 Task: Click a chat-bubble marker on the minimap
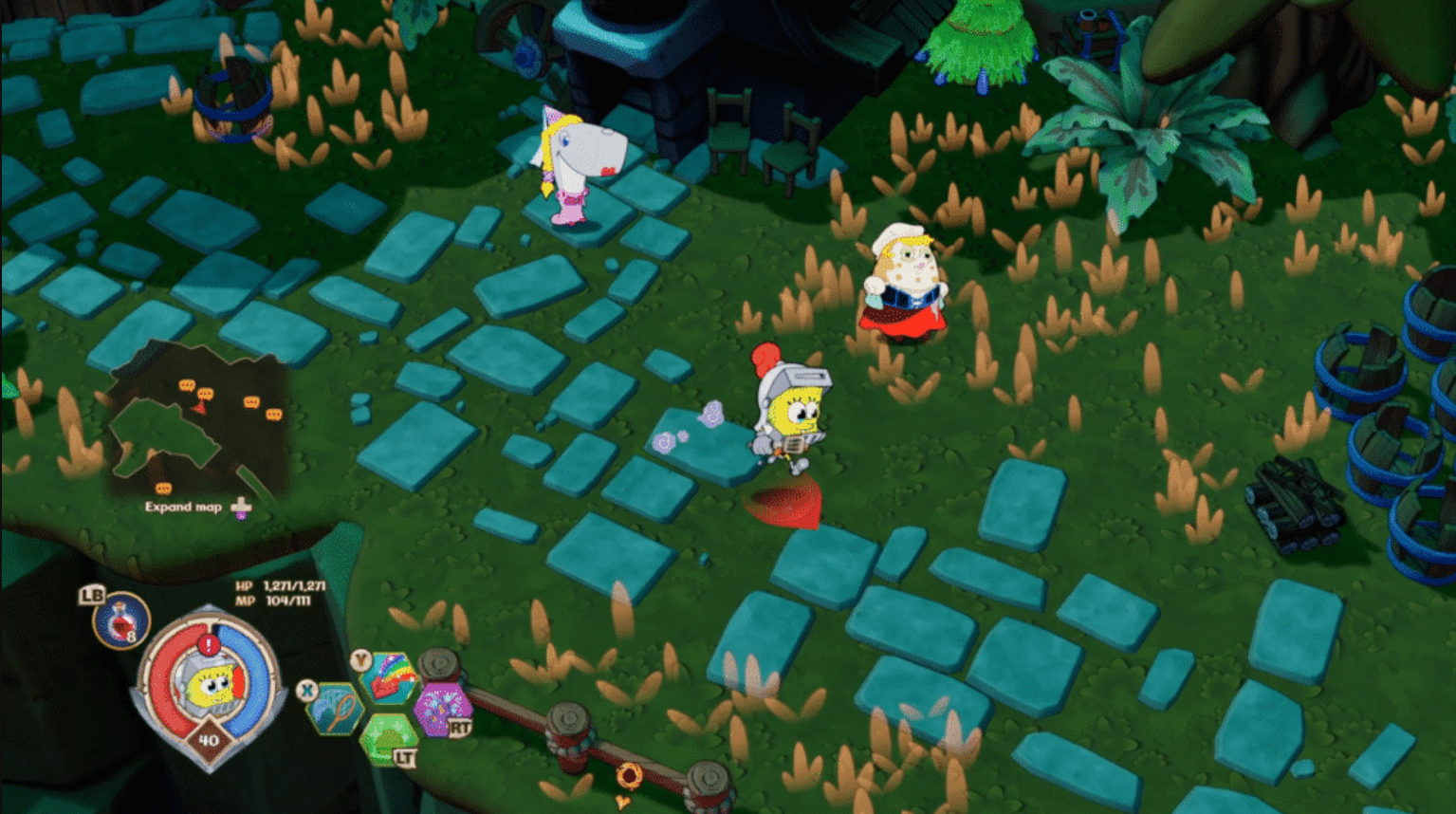(x=187, y=384)
